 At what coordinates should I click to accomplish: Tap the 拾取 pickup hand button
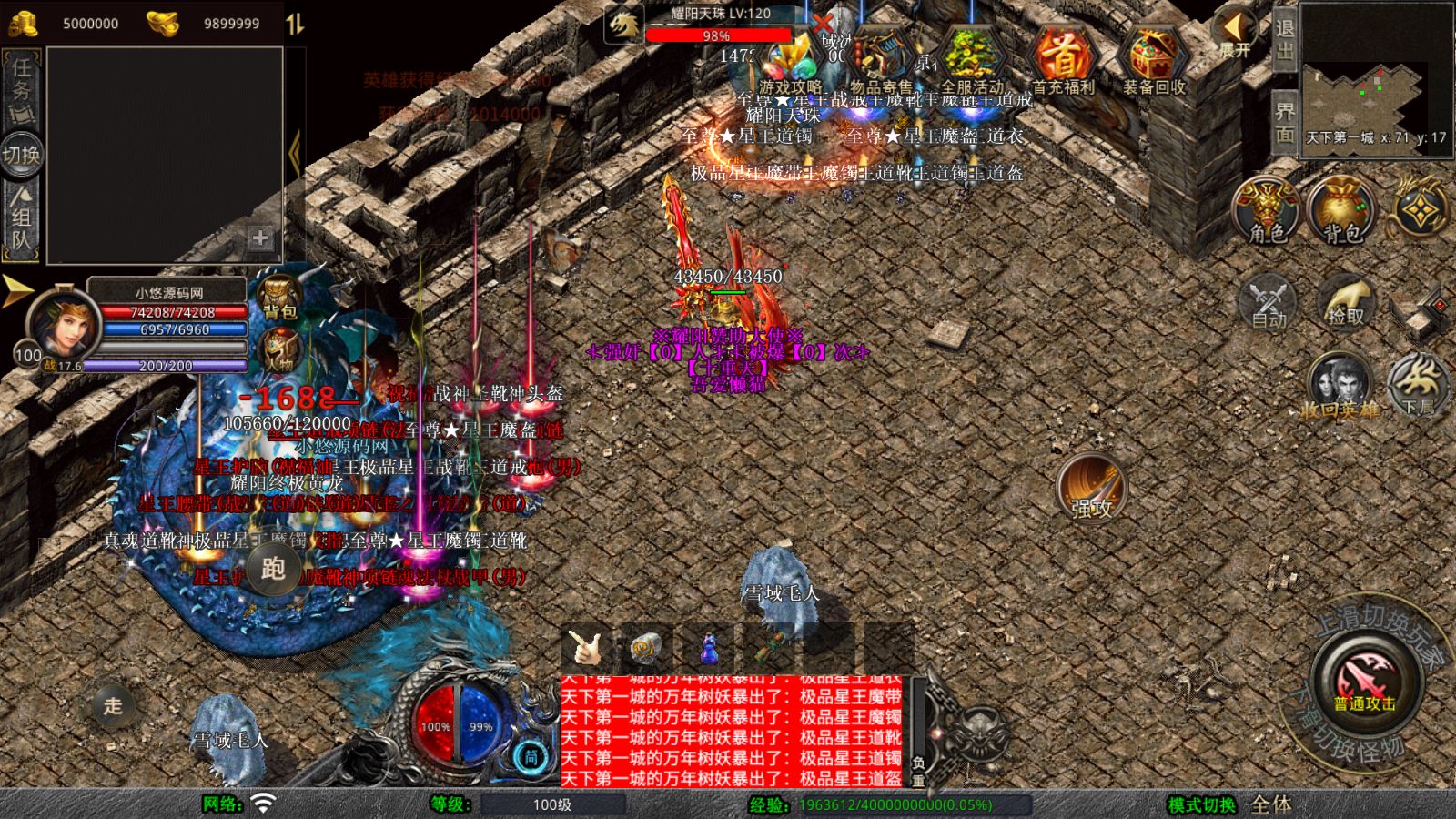(x=1346, y=301)
